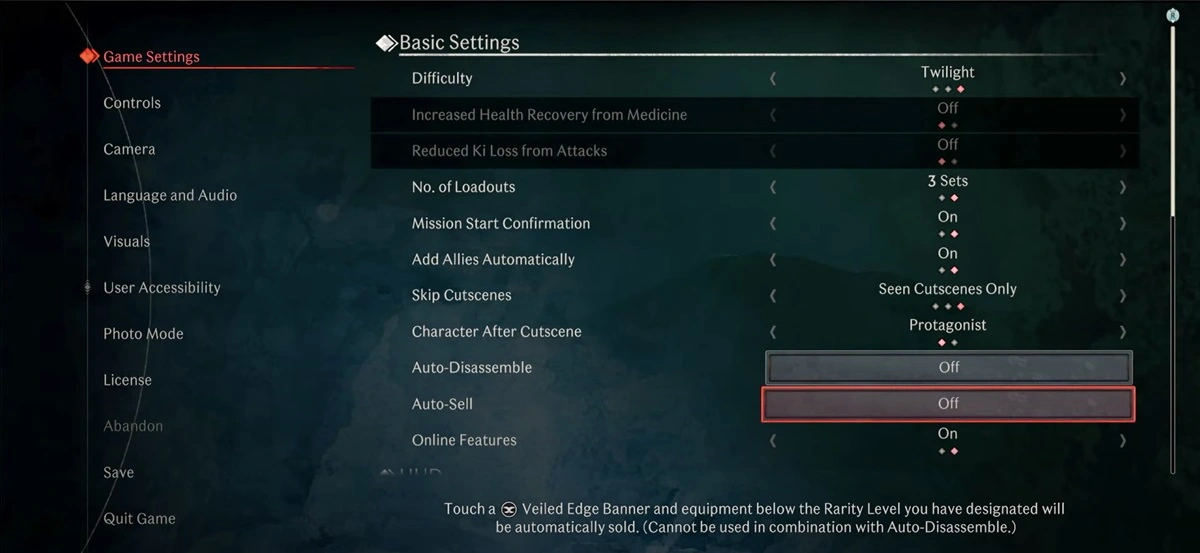
Task: Switch Character After Cutscene using right arrow
Action: point(1123,332)
